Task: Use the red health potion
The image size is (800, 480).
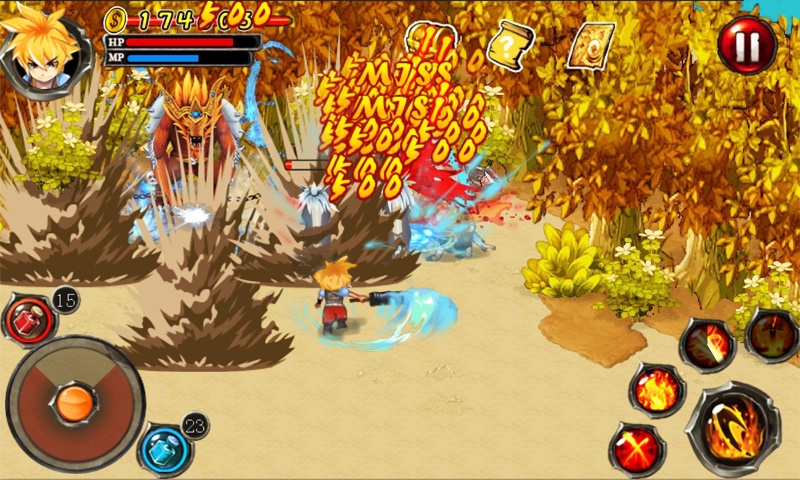Action: 30,318
